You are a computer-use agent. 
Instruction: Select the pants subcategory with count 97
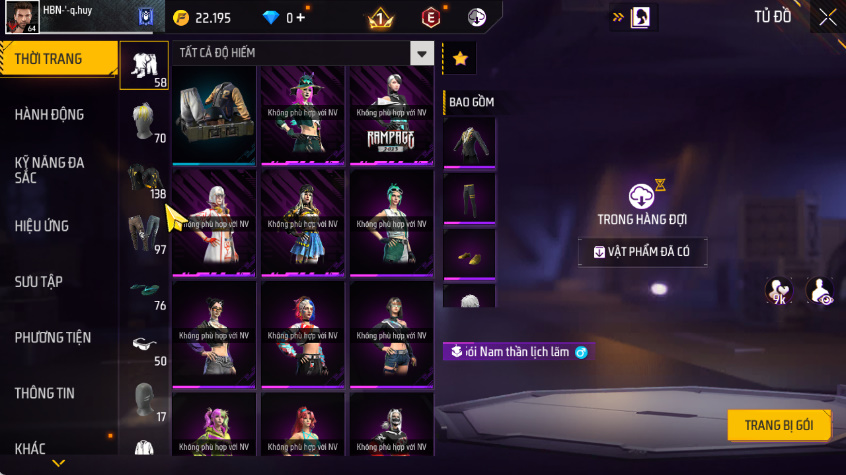click(x=143, y=234)
